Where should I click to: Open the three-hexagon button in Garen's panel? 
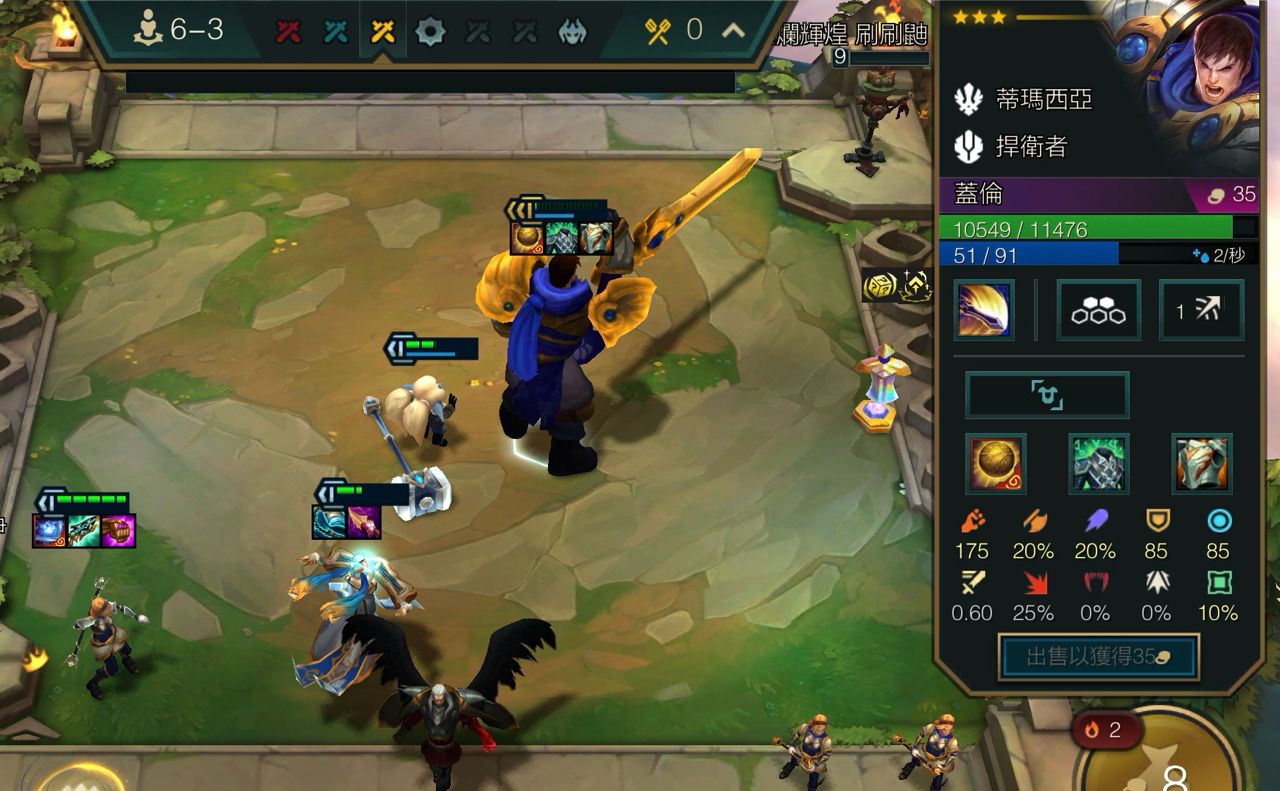pos(1098,310)
